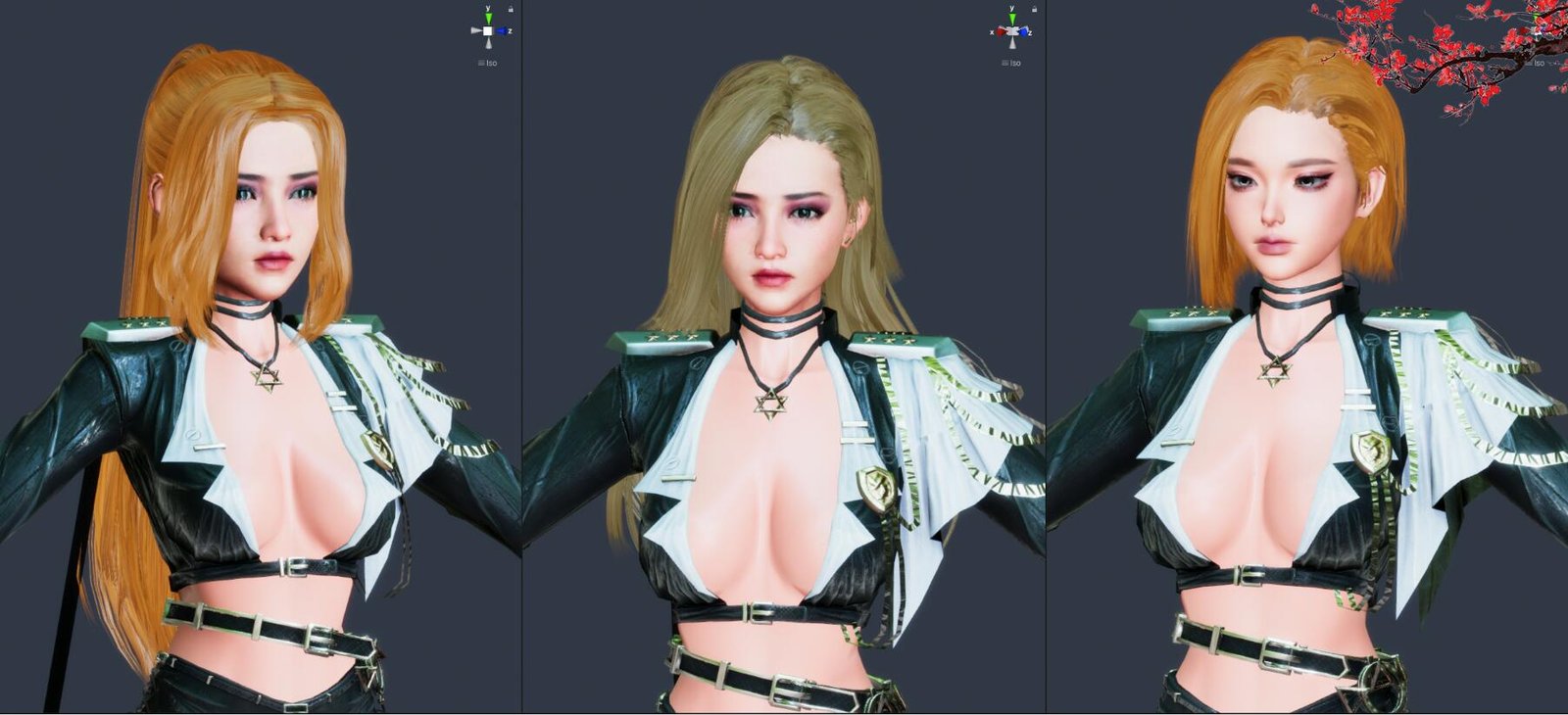Click the green Y axis arrow in the middle viewport gizmo
The image size is (1568, 715).
(1012, 17)
